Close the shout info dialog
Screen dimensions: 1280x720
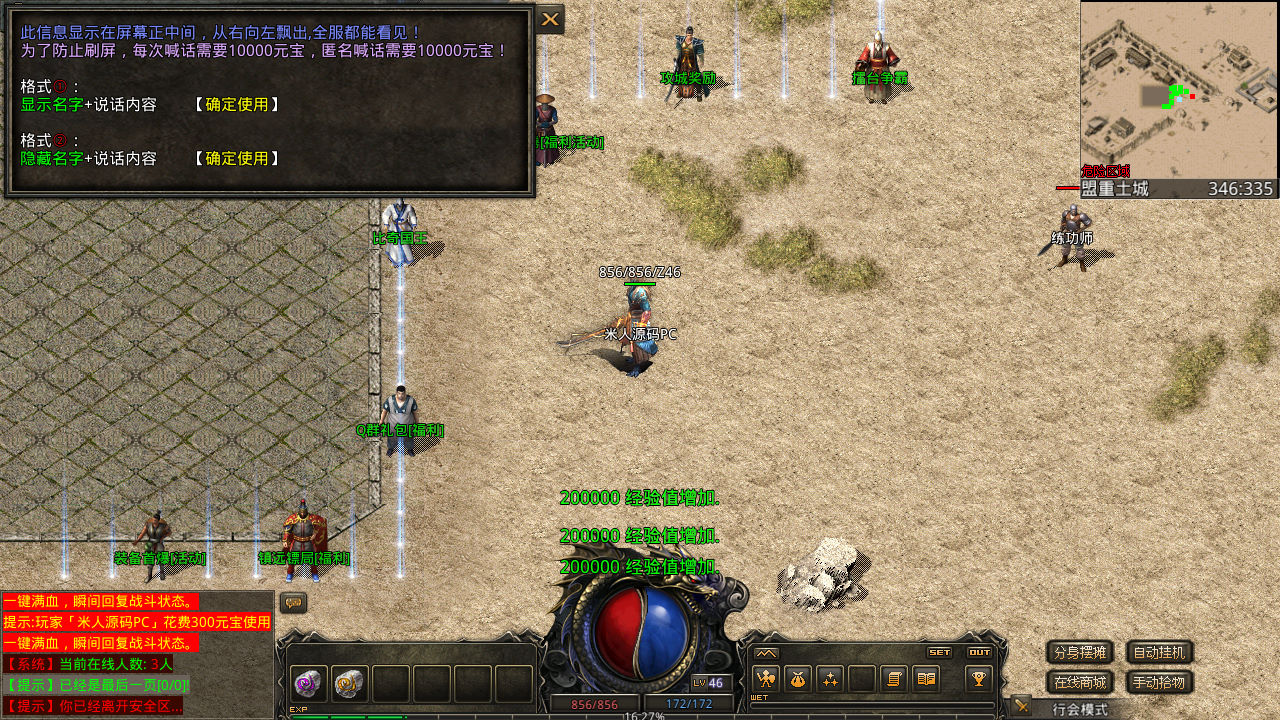(x=550, y=19)
